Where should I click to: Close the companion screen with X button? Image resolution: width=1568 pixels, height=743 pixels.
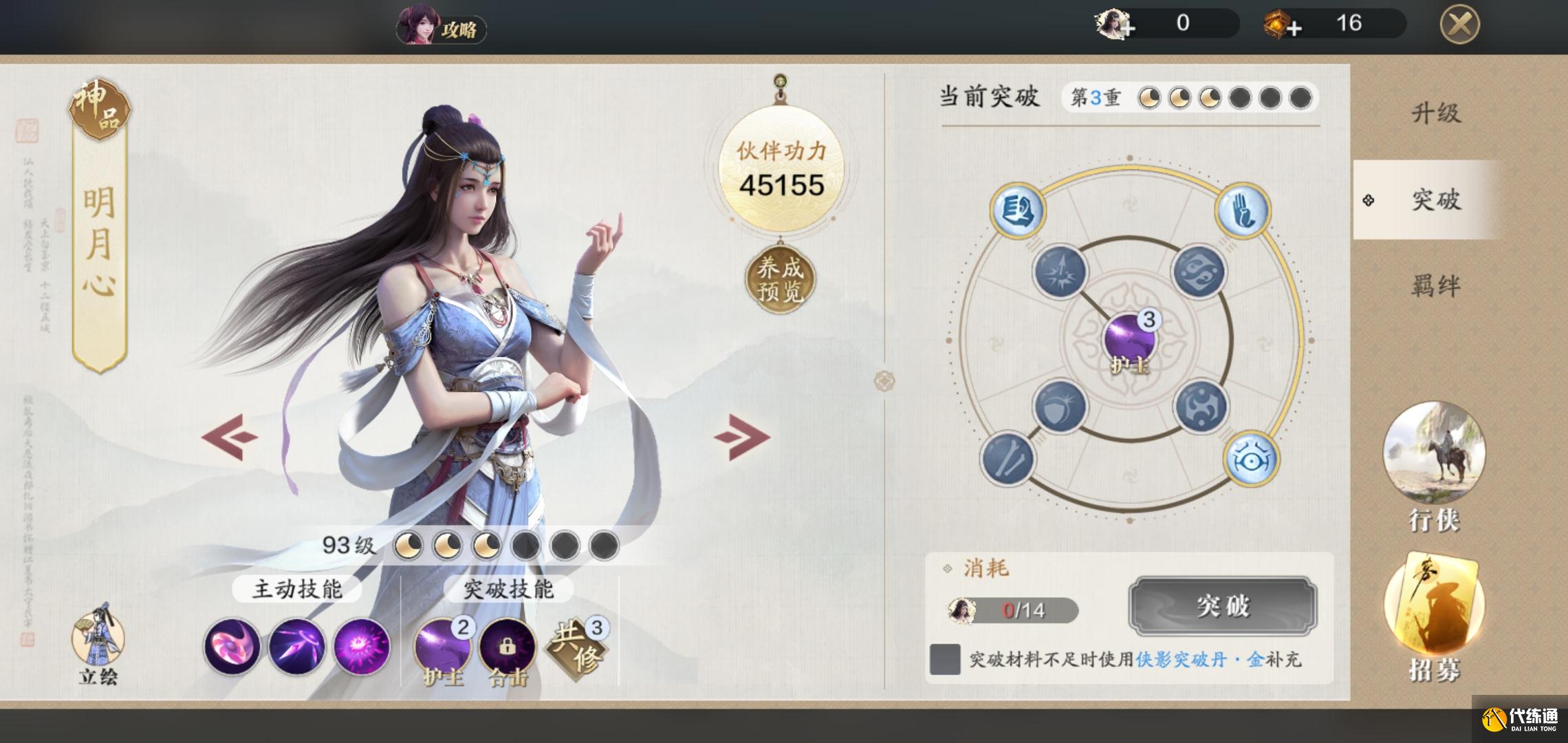click(x=1459, y=25)
